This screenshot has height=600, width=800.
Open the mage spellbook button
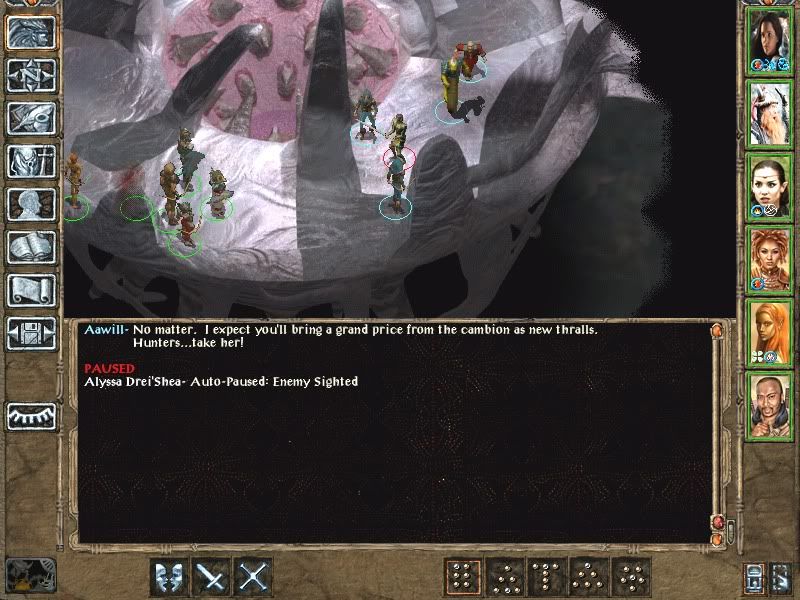[x=30, y=247]
